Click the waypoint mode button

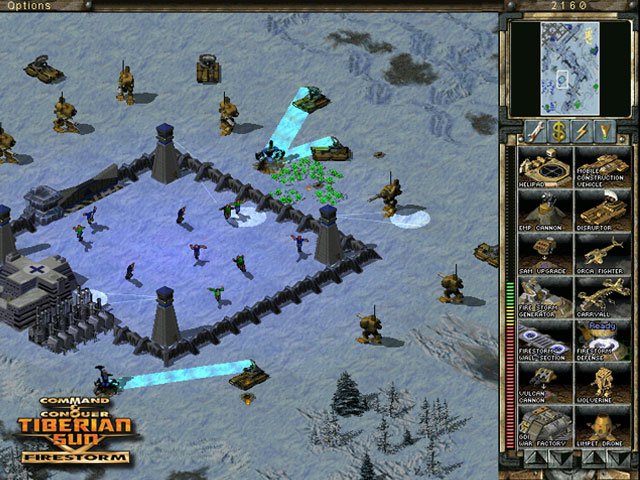tap(606, 130)
